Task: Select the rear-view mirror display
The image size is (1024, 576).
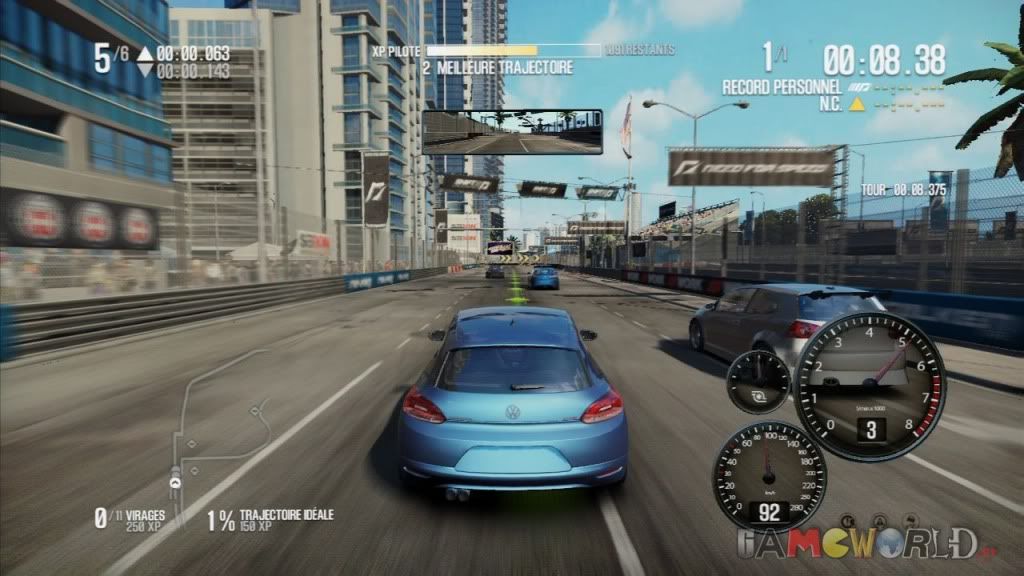Action: pyautogui.click(x=512, y=132)
